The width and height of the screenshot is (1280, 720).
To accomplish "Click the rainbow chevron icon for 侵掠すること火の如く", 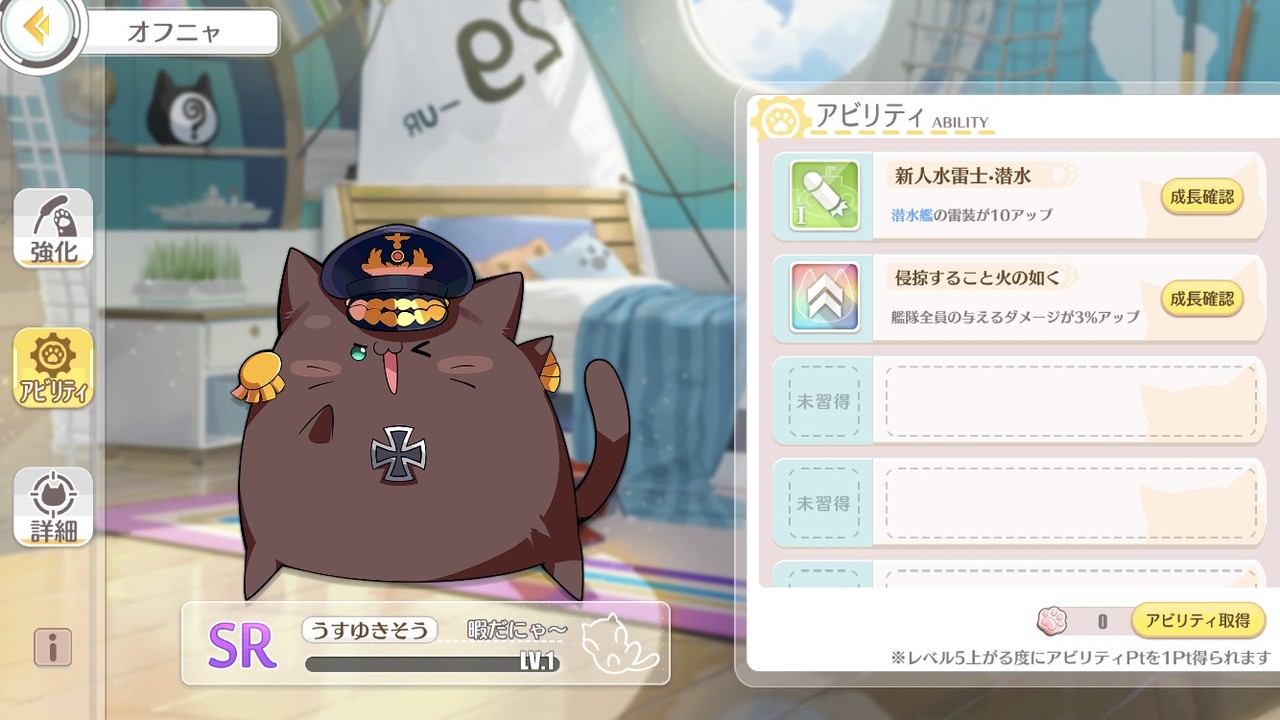I will pyautogui.click(x=821, y=297).
